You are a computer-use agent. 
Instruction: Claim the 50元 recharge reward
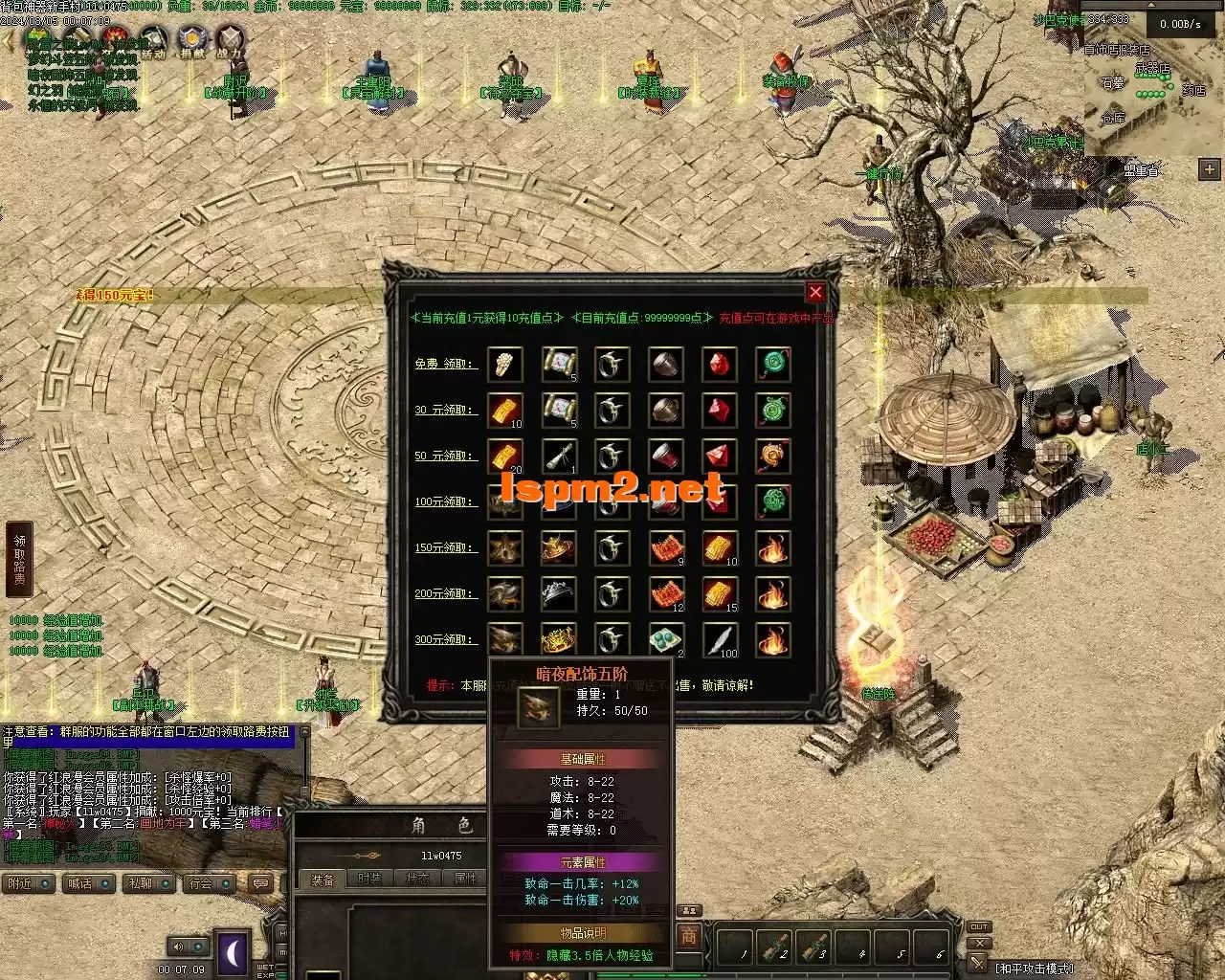click(x=445, y=456)
